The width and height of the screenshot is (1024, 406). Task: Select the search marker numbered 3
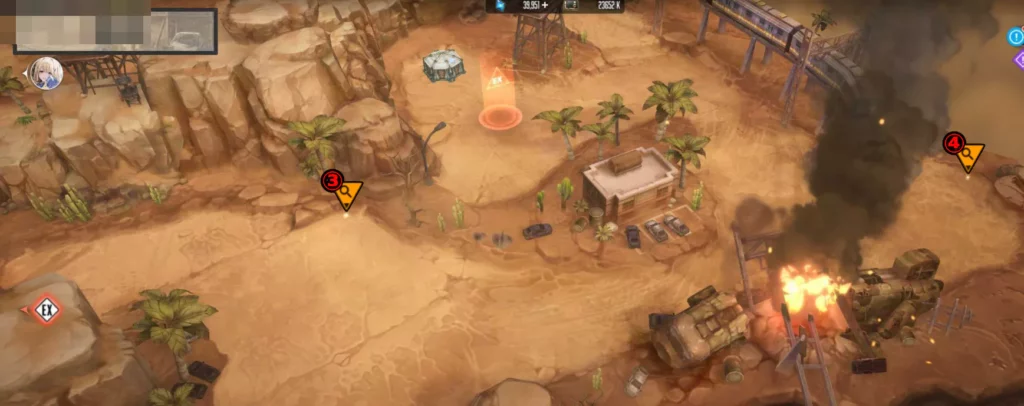tap(344, 190)
